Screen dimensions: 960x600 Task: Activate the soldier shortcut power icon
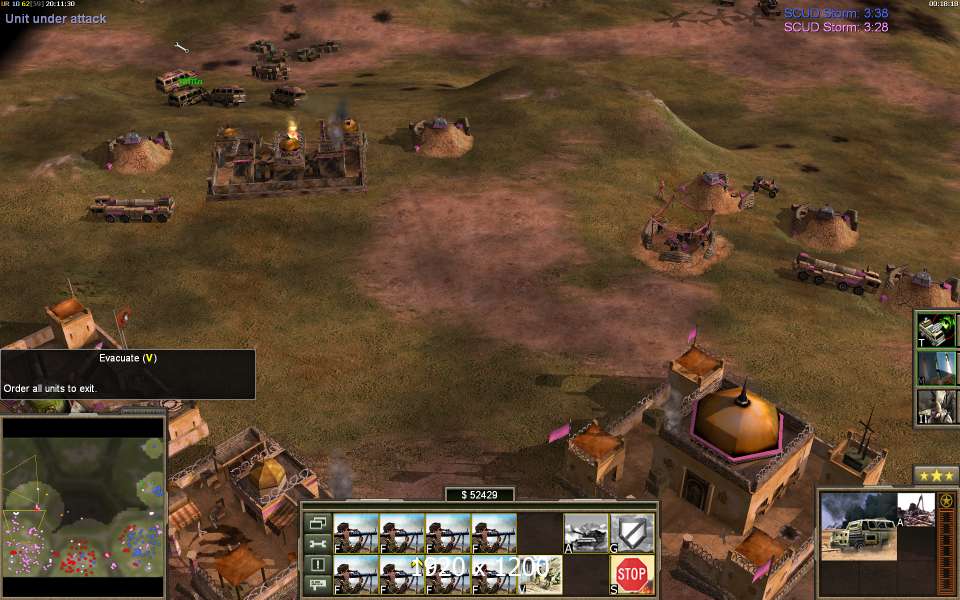click(x=937, y=405)
